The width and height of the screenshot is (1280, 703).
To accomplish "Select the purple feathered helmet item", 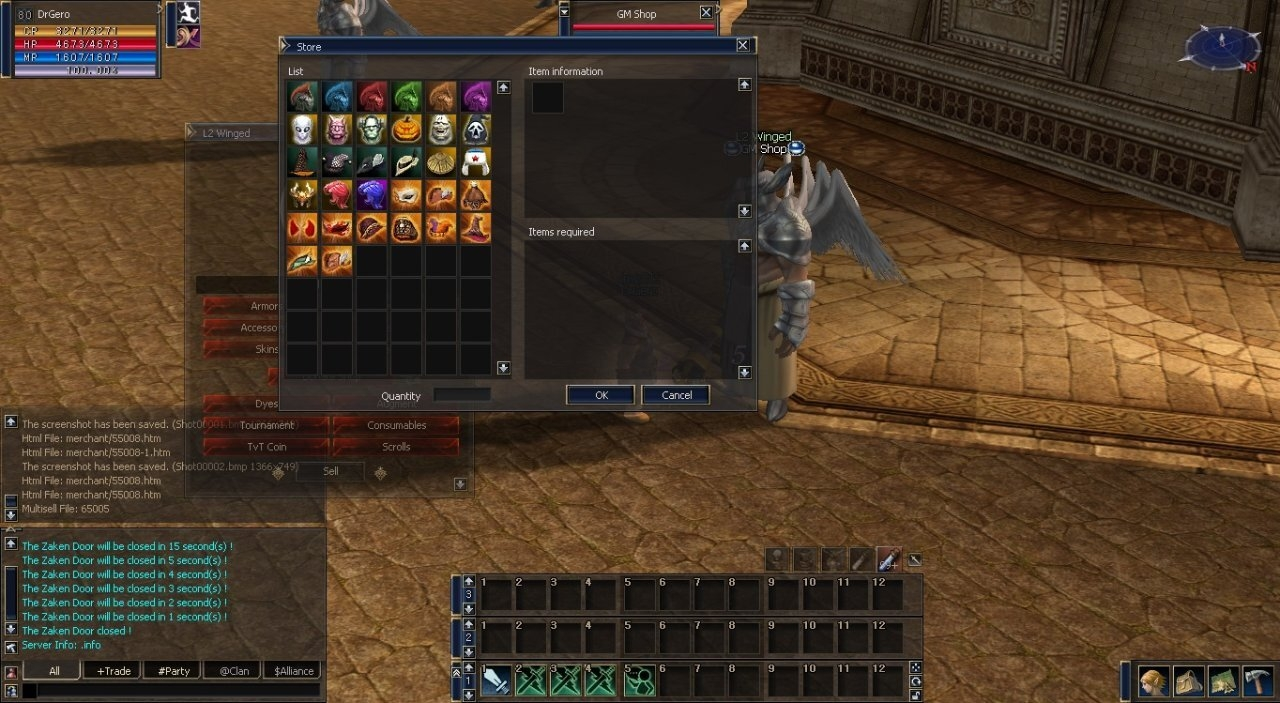I will point(476,97).
